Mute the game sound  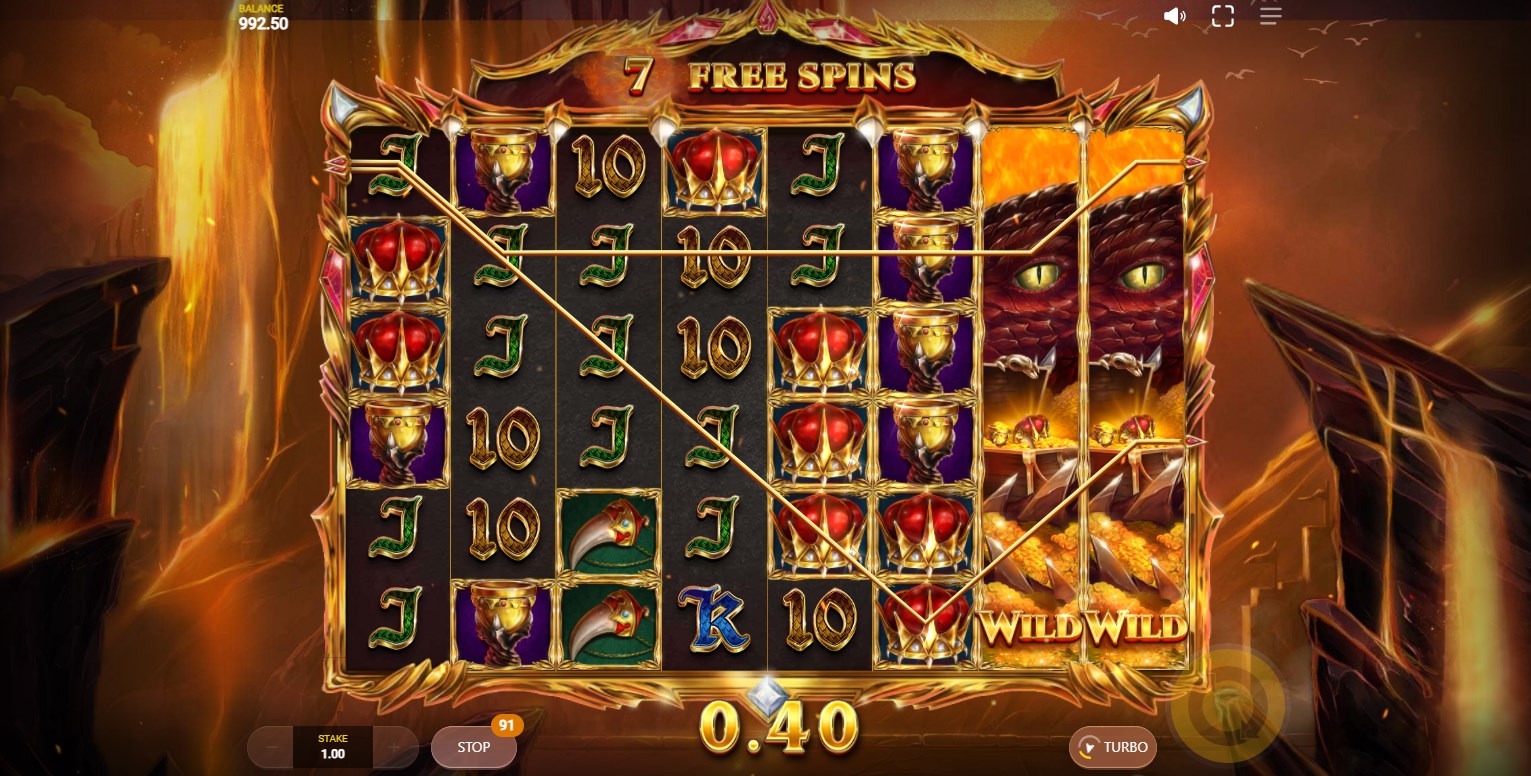tap(1175, 16)
